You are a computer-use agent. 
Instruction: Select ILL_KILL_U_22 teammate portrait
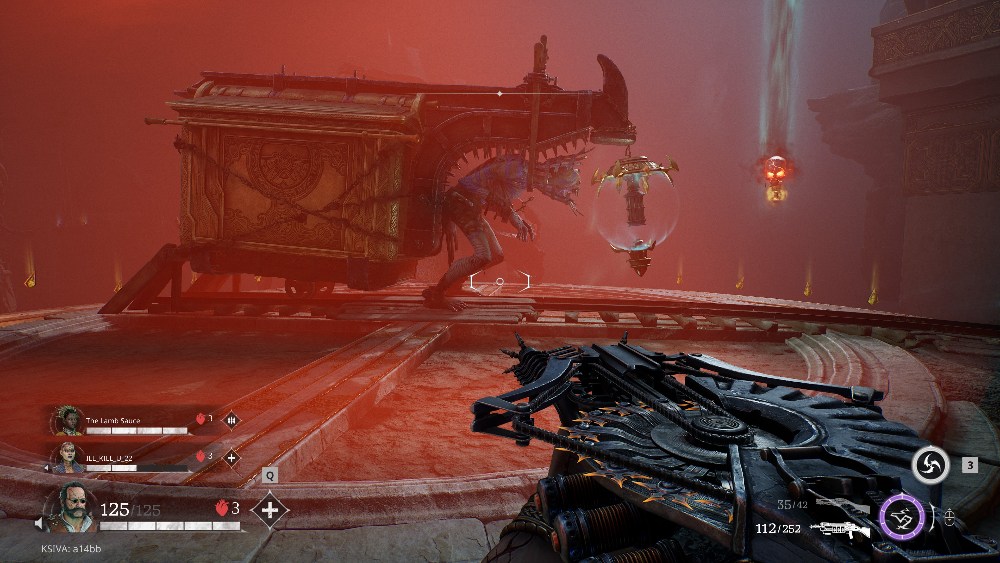[68, 457]
